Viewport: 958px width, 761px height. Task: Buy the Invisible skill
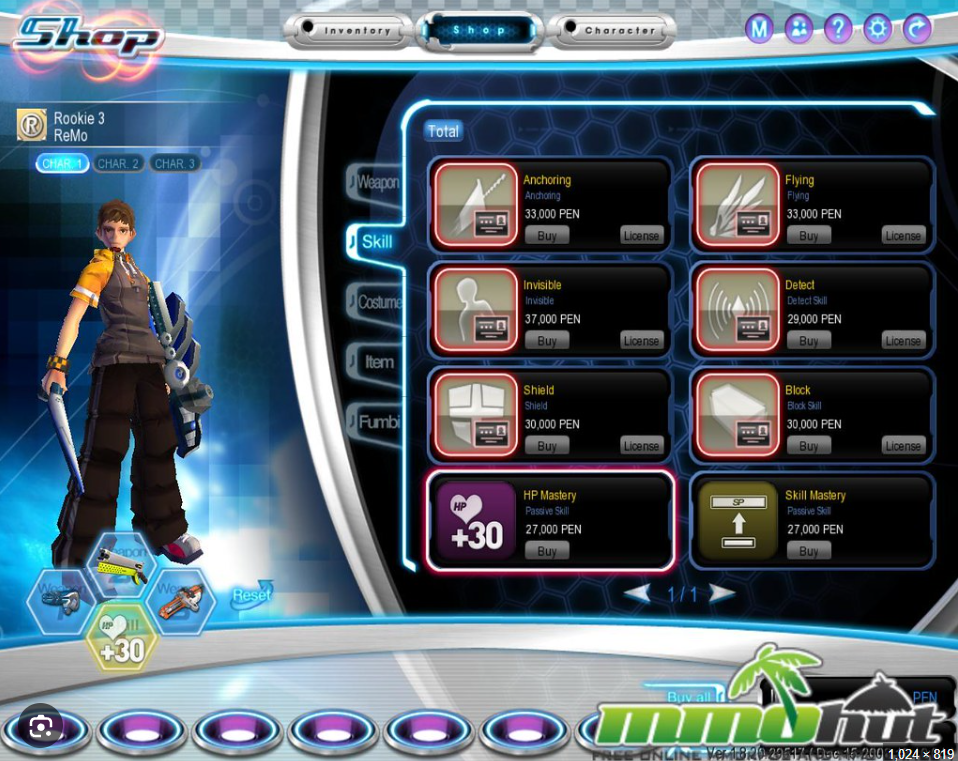coord(547,341)
